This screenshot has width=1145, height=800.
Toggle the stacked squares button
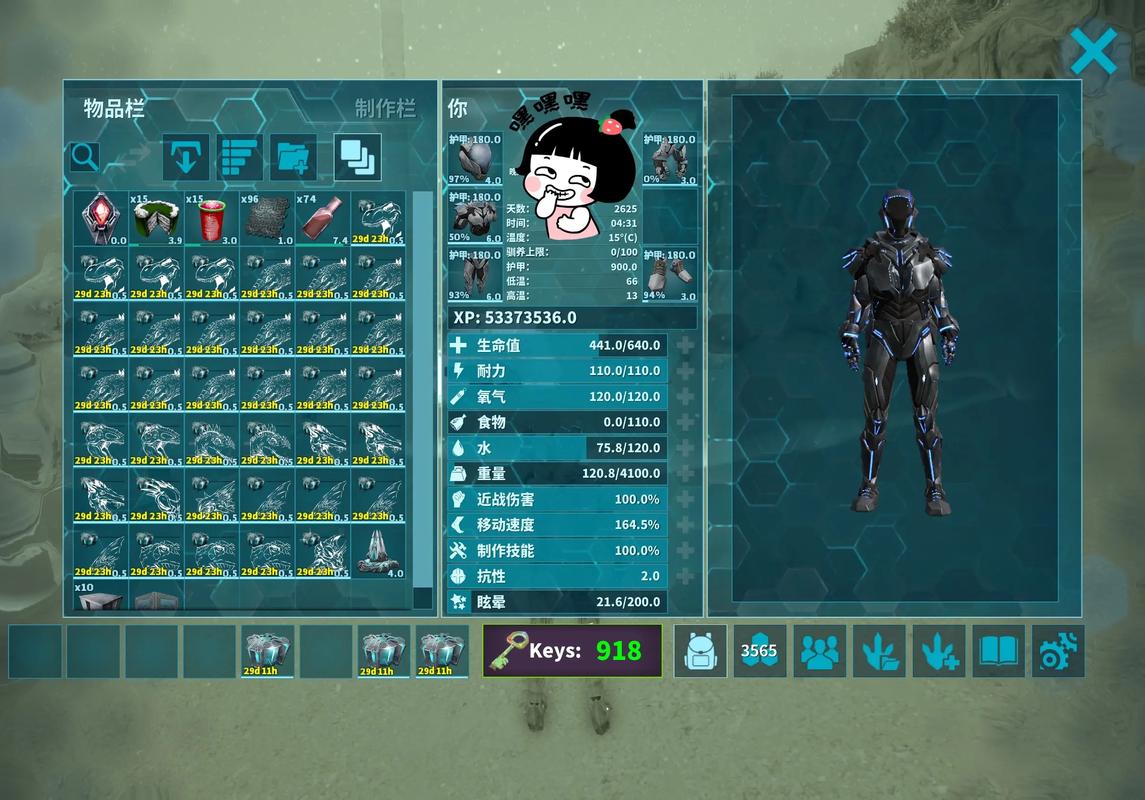pos(357,157)
